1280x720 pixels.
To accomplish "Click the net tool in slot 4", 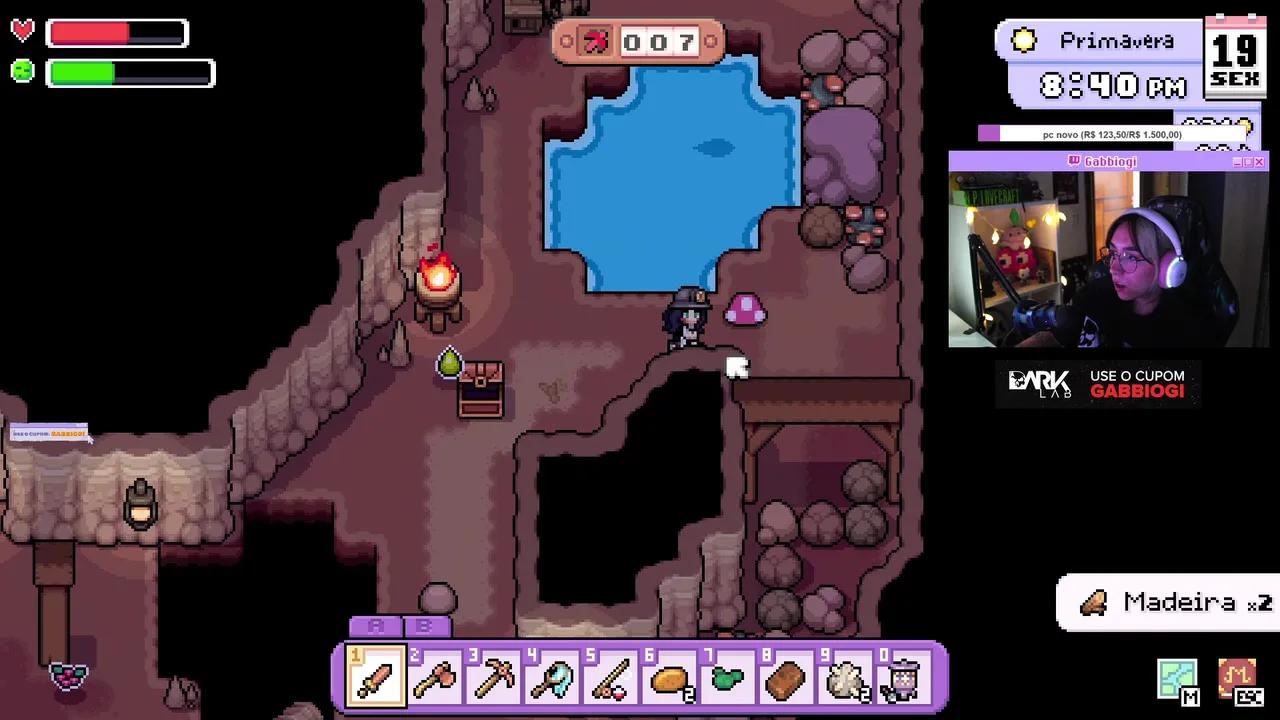I will 551,678.
